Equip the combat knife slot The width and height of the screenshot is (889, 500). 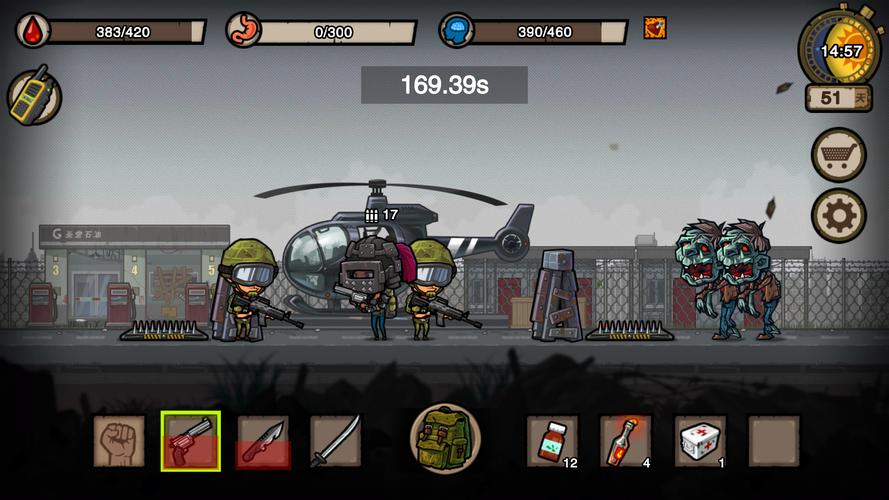pyautogui.click(x=263, y=441)
